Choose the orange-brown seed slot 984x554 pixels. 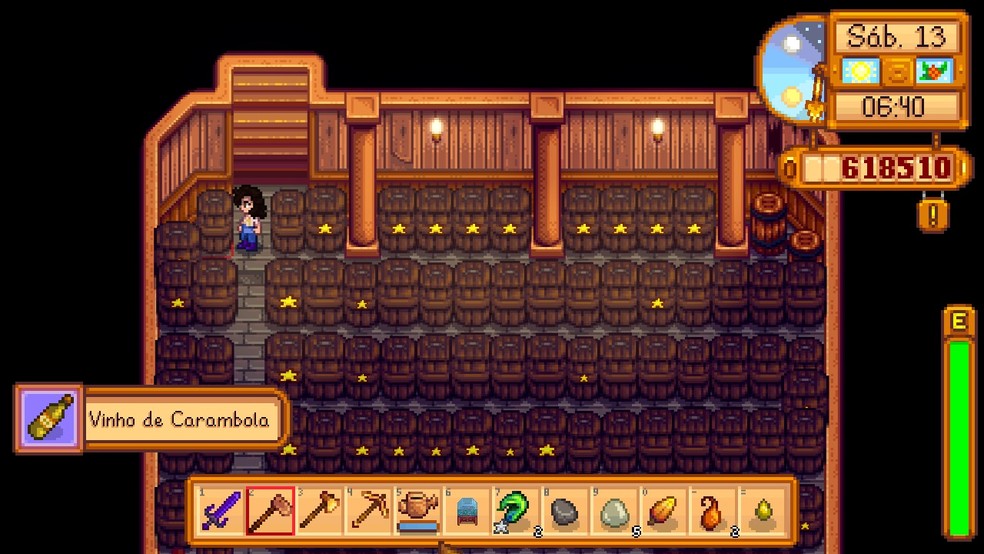[x=662, y=512]
